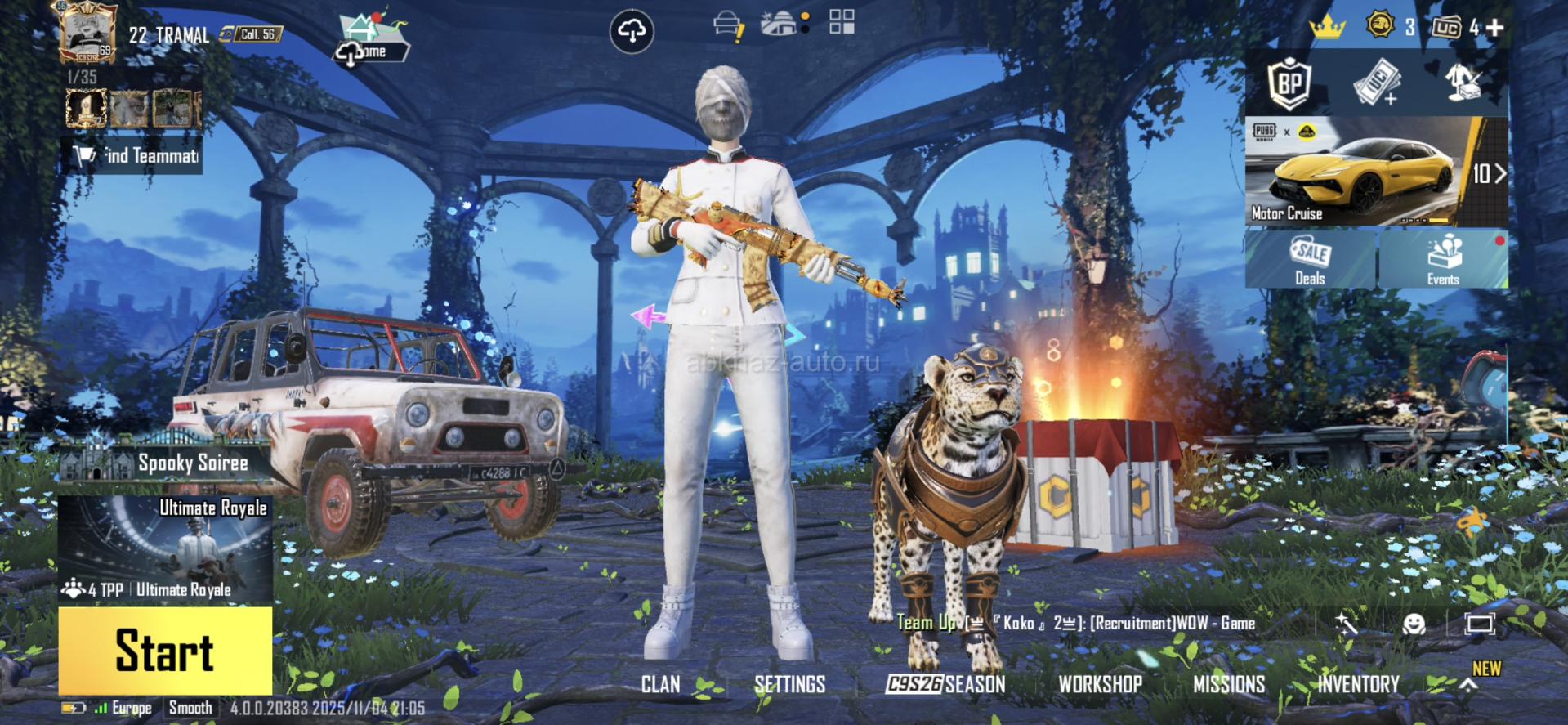Add UC with the plus button
Image resolution: width=1568 pixels, height=725 pixels.
click(x=1494, y=28)
